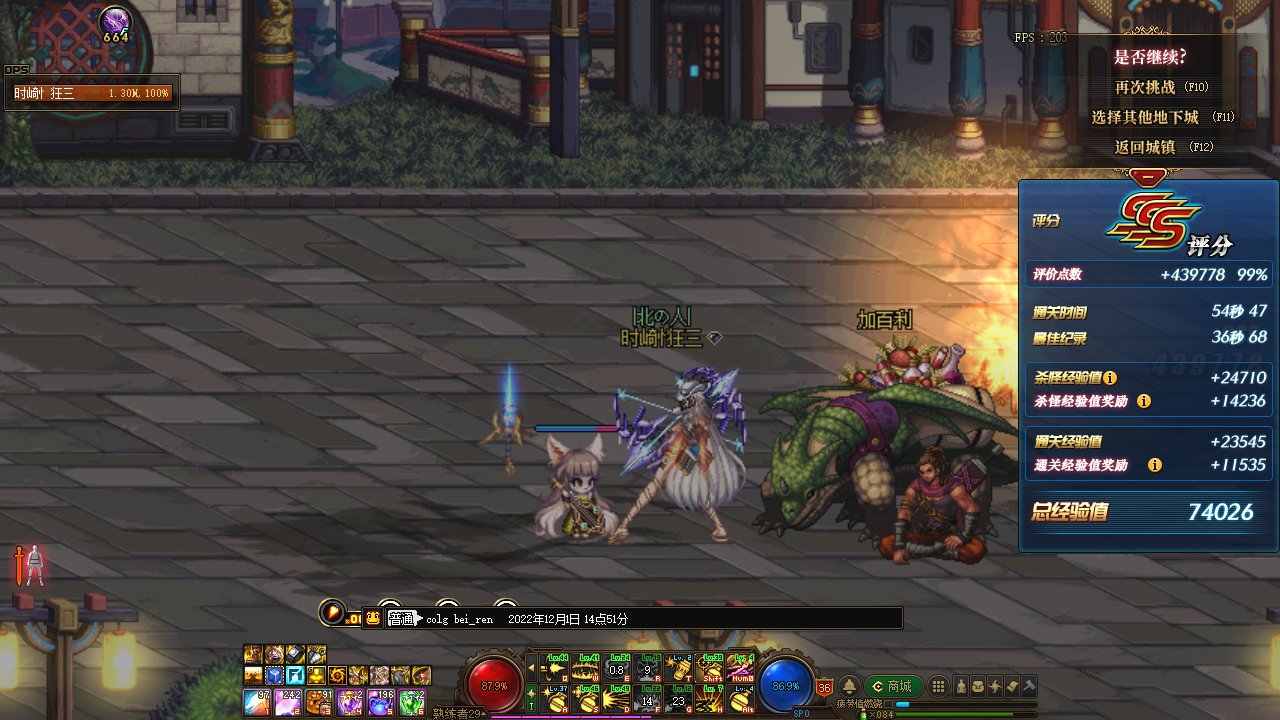1280x720 pixels.
Task: Open the inventory pouch icon
Action: click(977, 687)
